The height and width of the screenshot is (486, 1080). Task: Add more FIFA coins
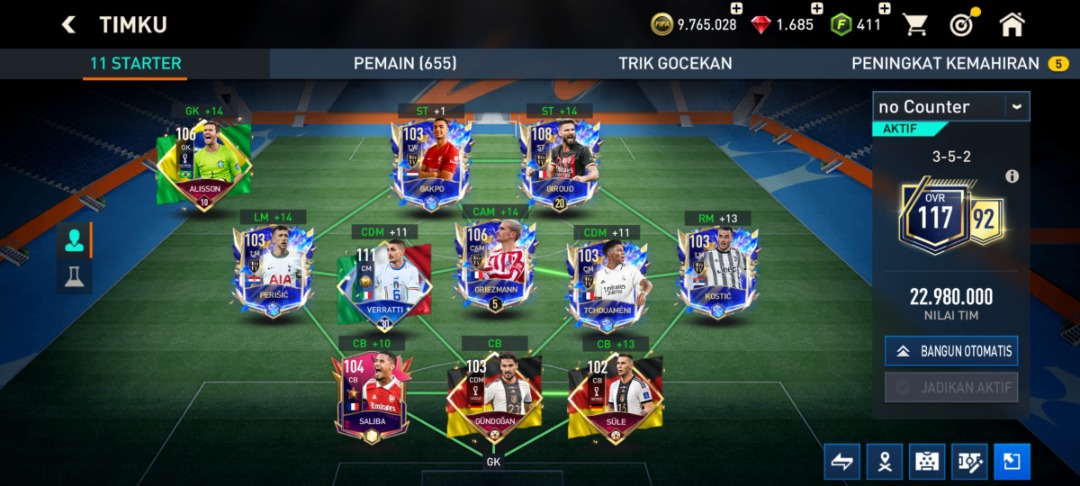(x=737, y=9)
